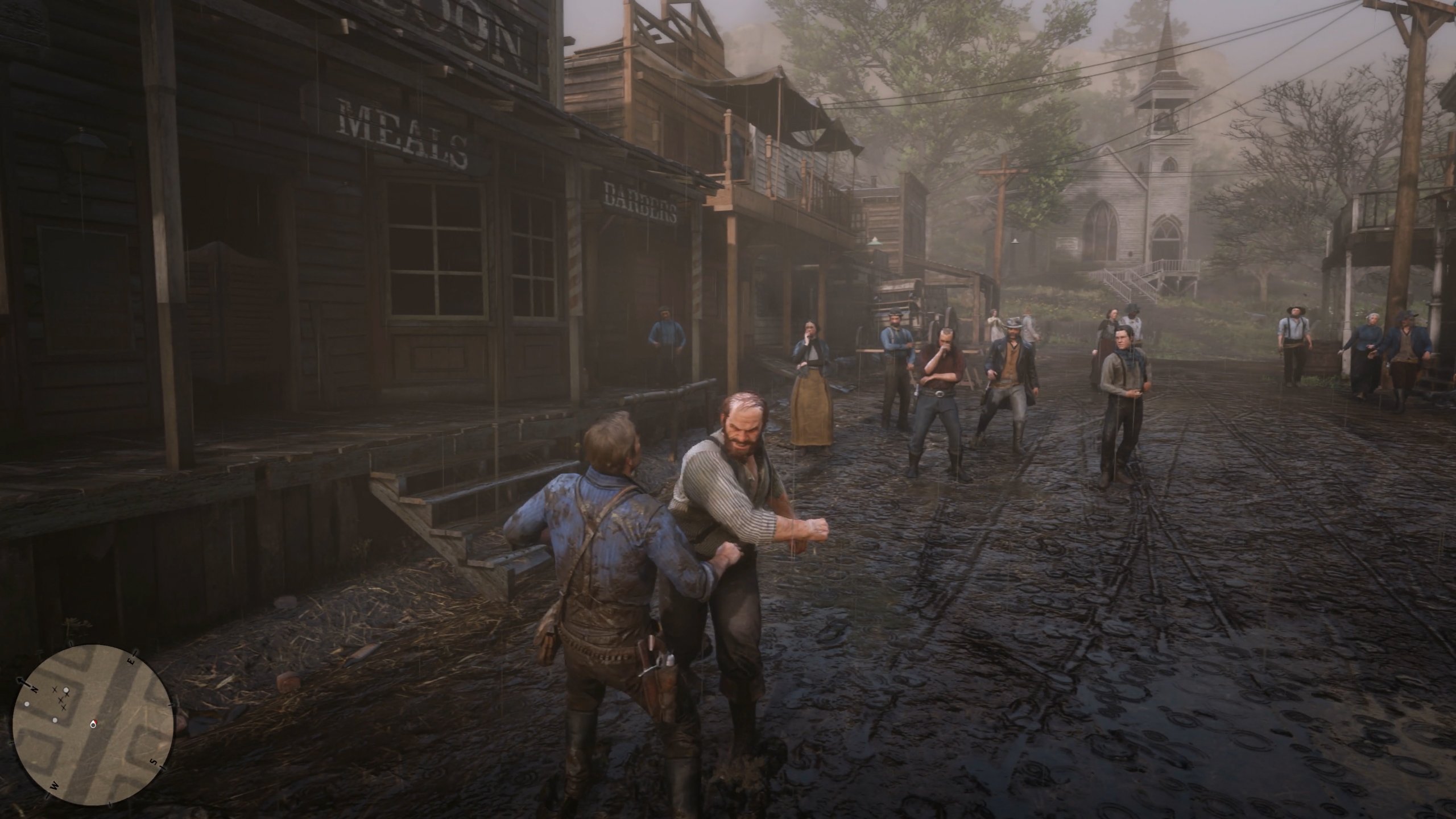Click the circular minimap
Viewport: 1456px width, 819px height.
point(92,722)
